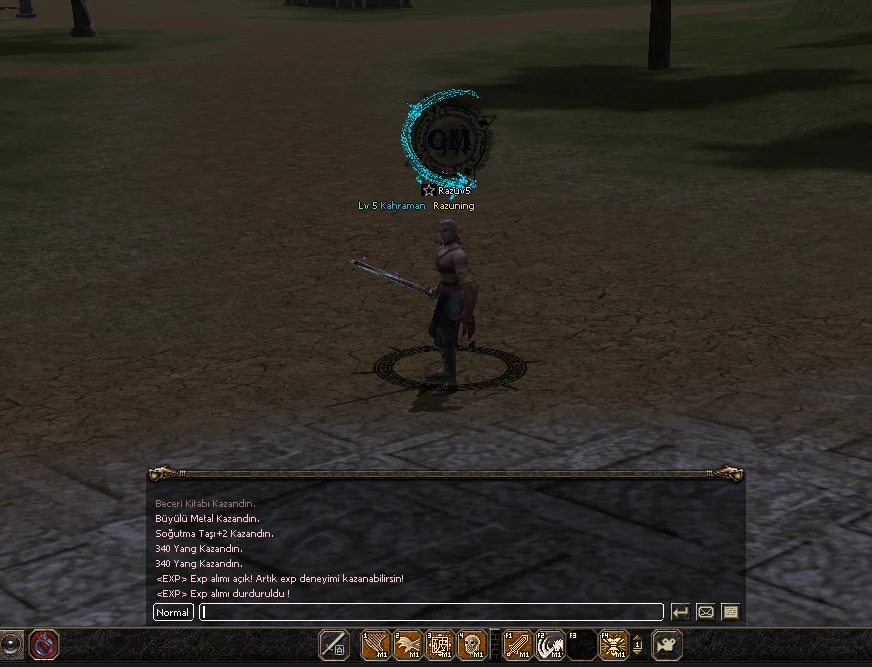Open the chat log window button
This screenshot has height=667, width=872.
click(x=730, y=612)
